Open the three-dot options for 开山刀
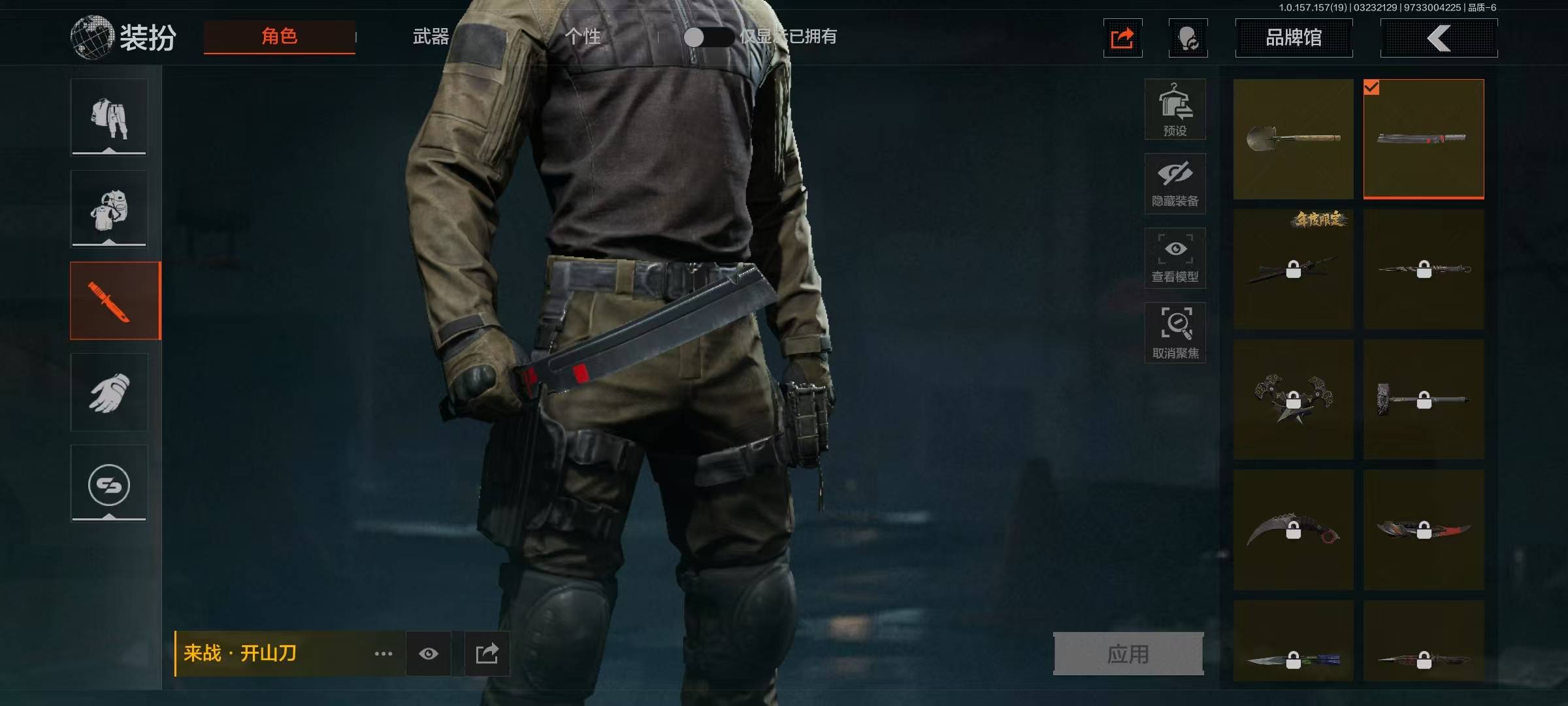Screen dimensions: 1568x706 [384, 654]
